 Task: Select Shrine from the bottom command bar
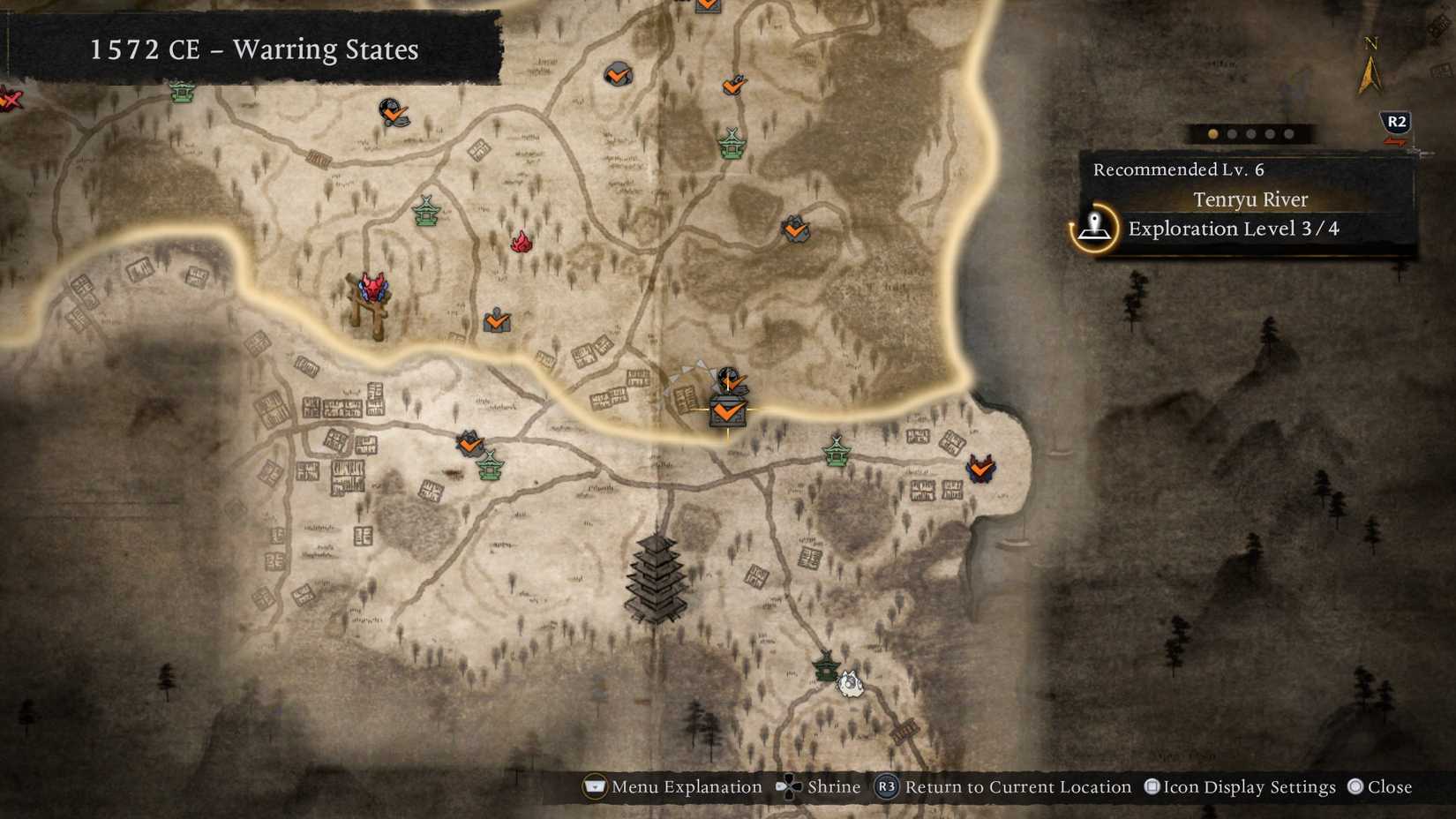click(833, 787)
